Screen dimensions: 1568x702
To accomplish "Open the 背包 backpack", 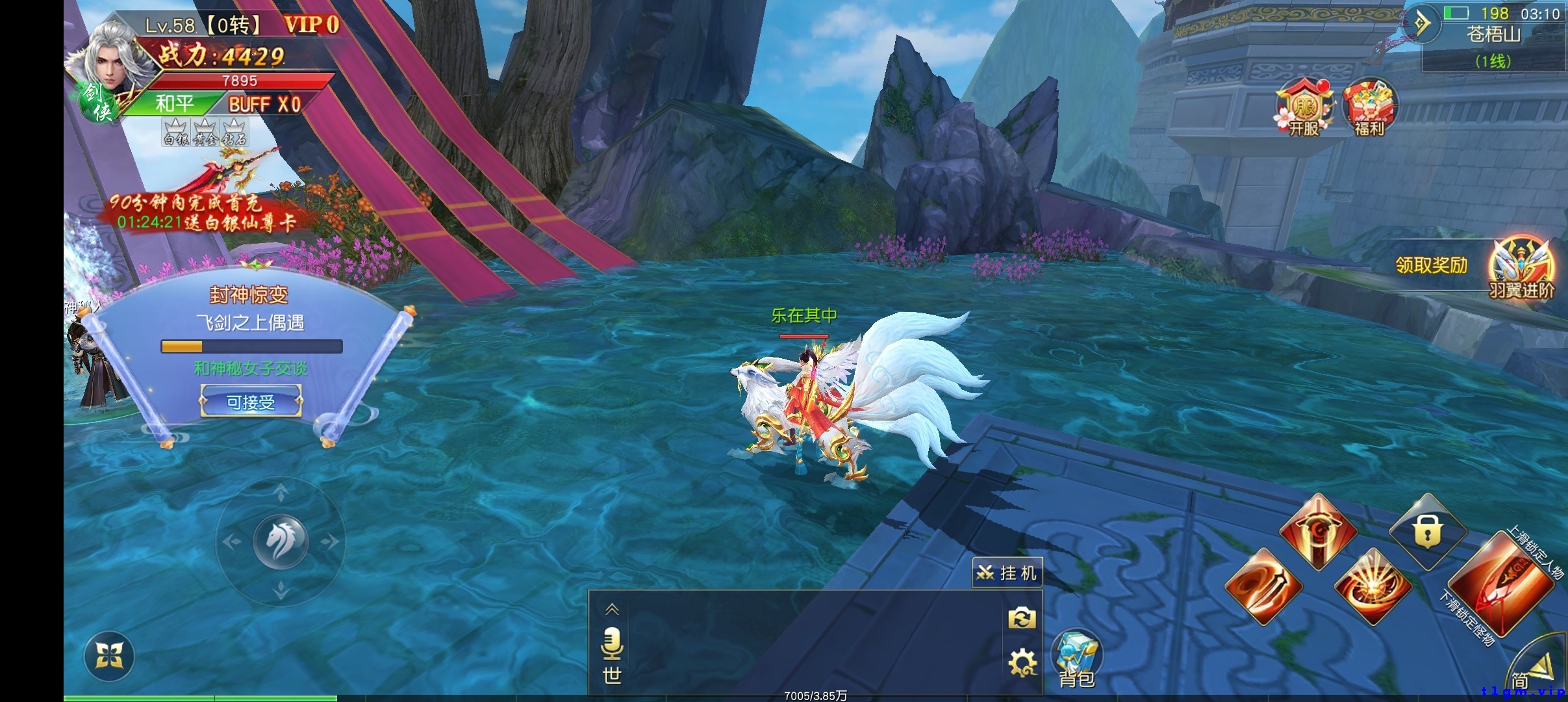I will click(x=1076, y=656).
